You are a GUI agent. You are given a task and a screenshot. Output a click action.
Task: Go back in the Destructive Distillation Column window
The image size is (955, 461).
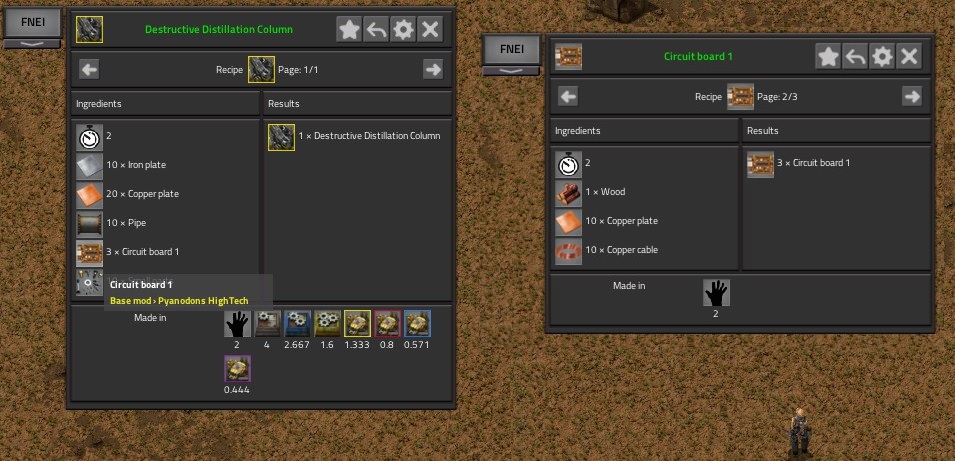[x=376, y=29]
